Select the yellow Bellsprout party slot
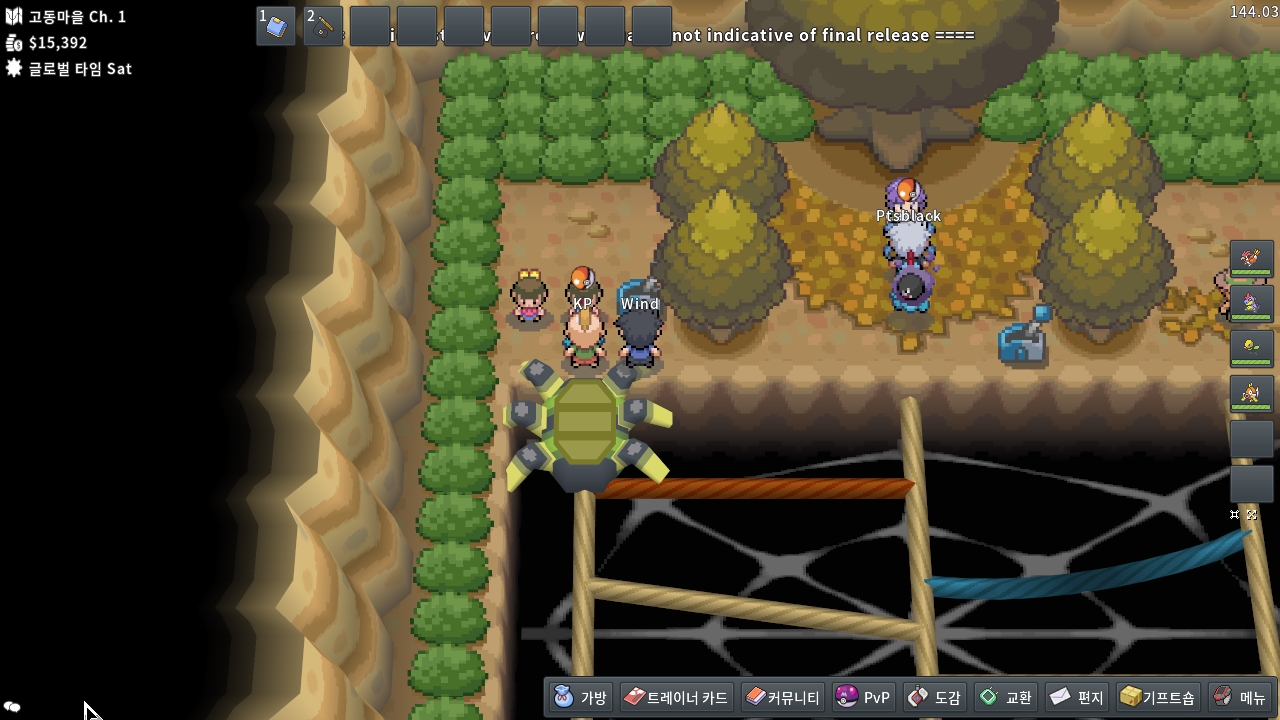The height and width of the screenshot is (720, 1280). click(x=1251, y=349)
